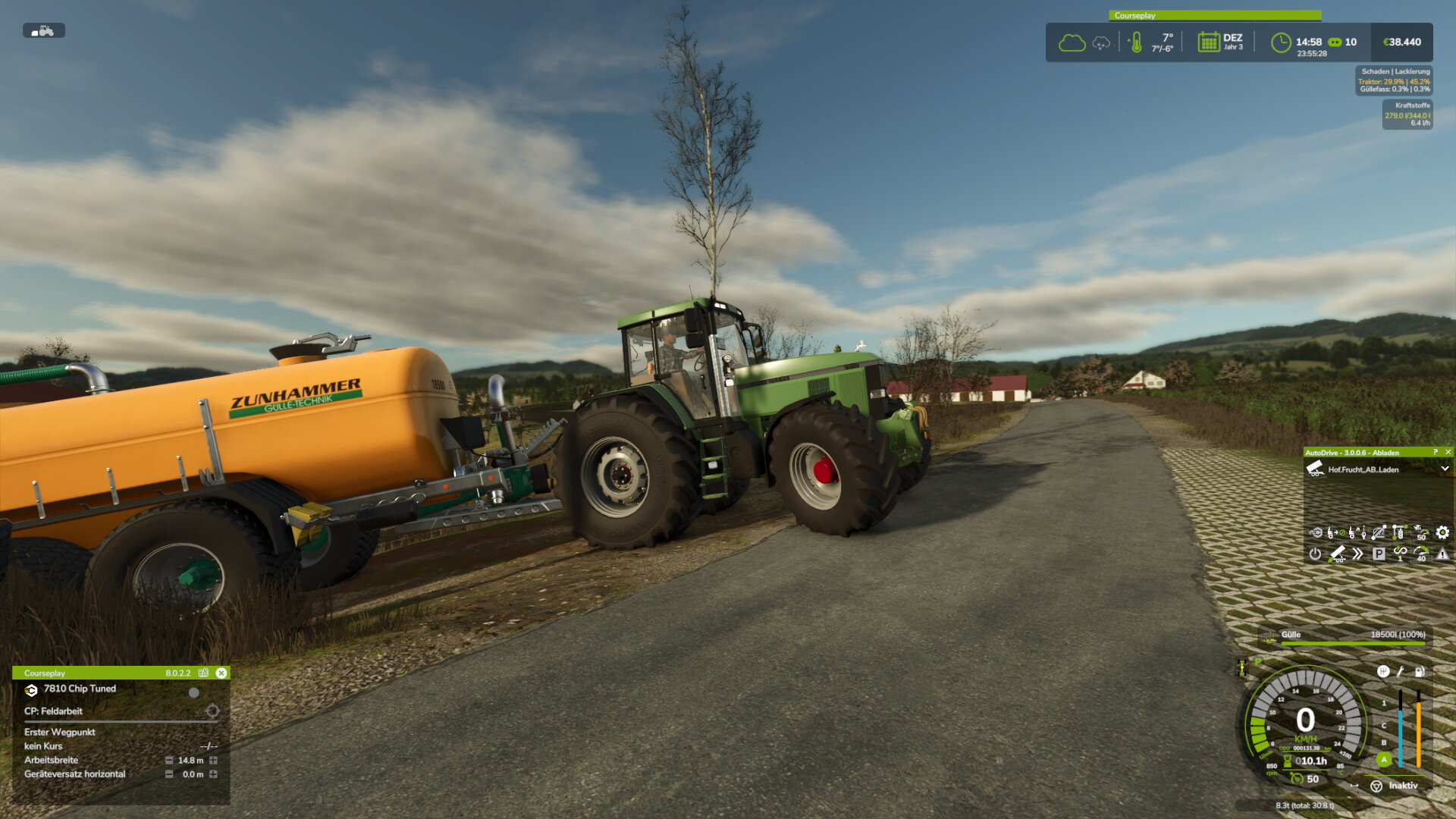Open the Courseplay course manager icon

(x=203, y=673)
